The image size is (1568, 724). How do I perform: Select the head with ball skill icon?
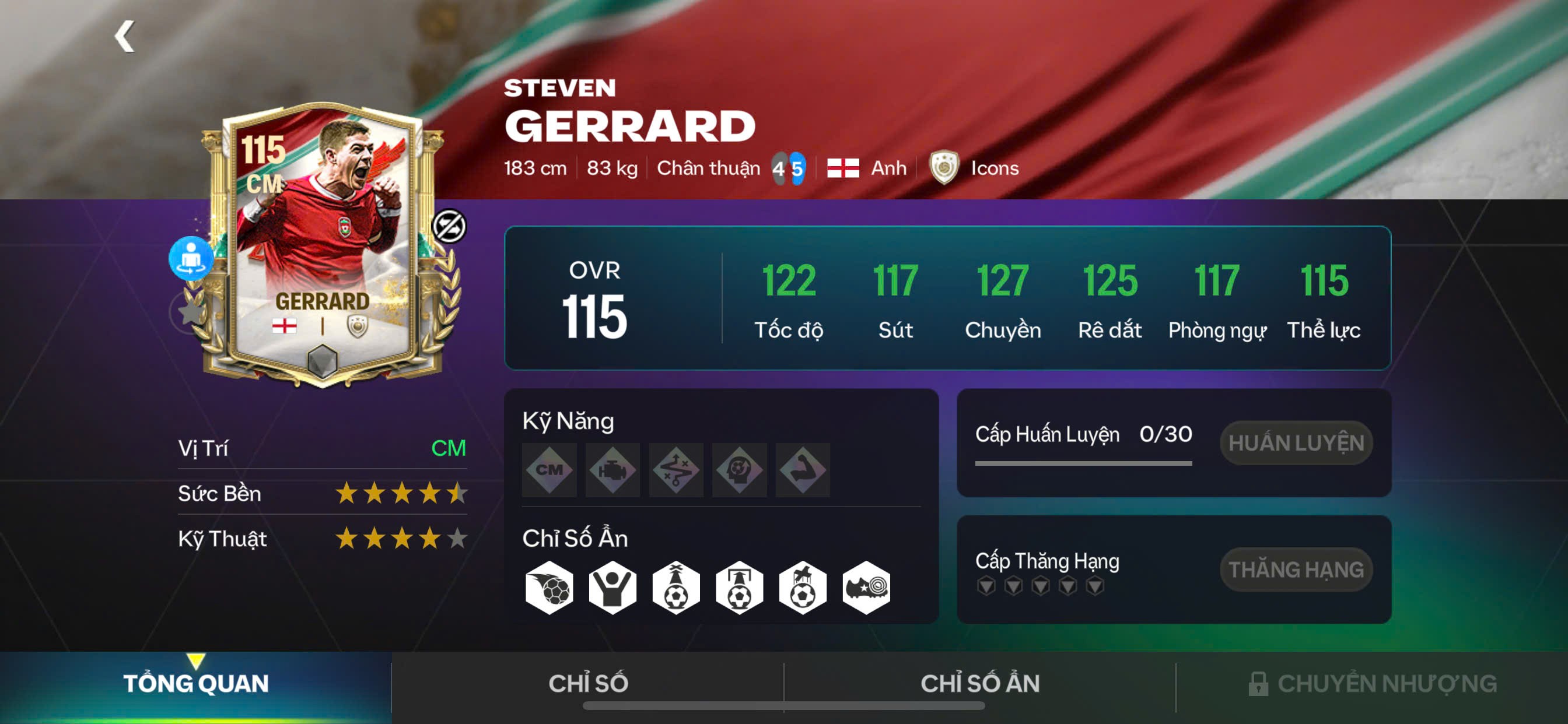(x=739, y=470)
